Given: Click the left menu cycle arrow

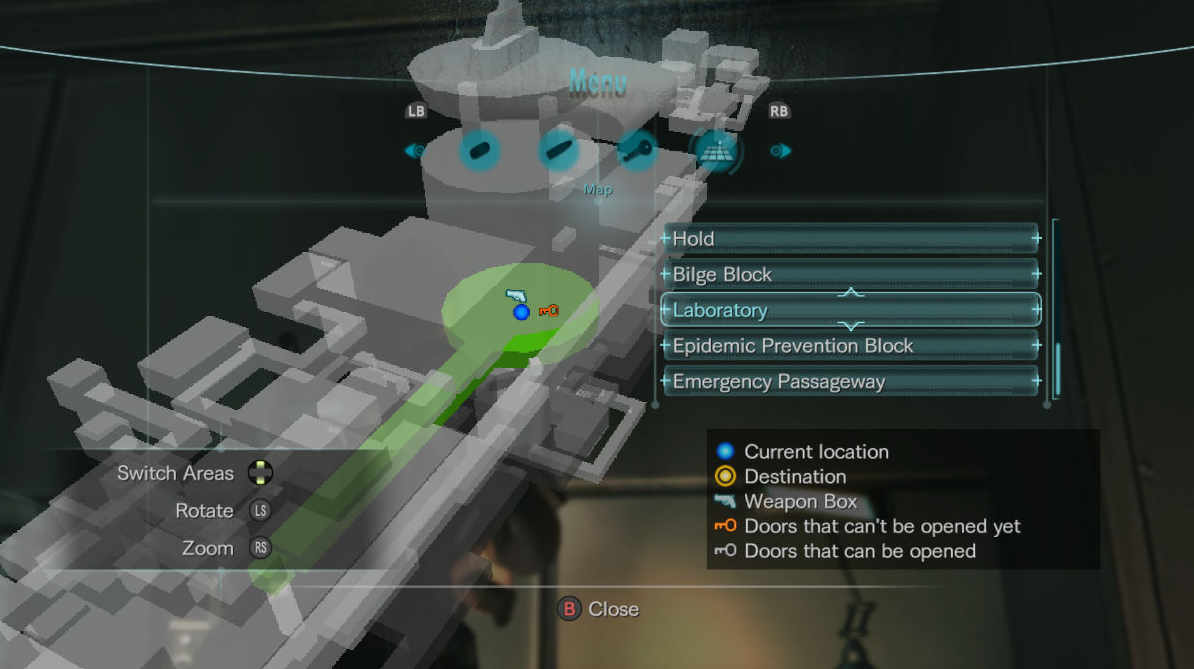Looking at the screenshot, I should tap(414, 152).
